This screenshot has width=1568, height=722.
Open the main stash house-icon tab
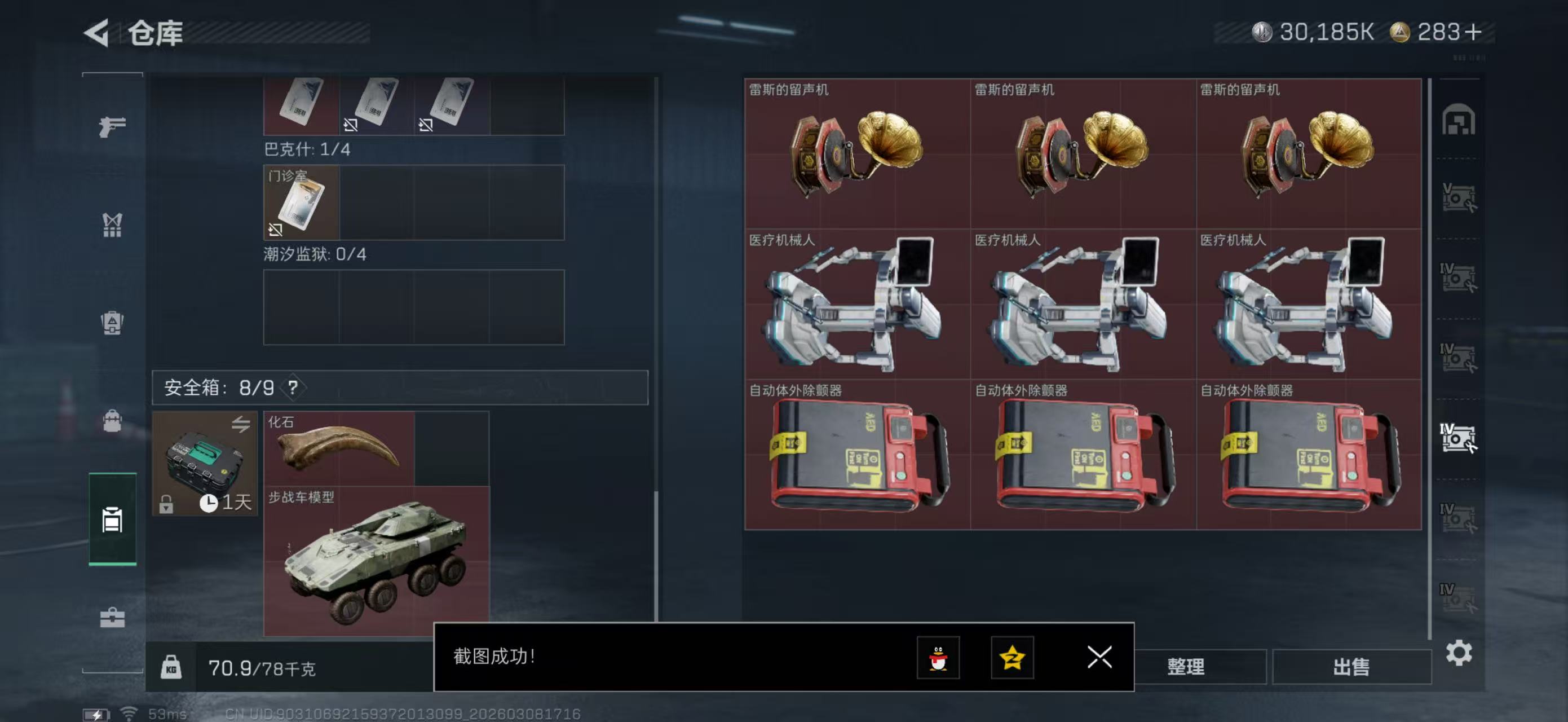point(1458,120)
